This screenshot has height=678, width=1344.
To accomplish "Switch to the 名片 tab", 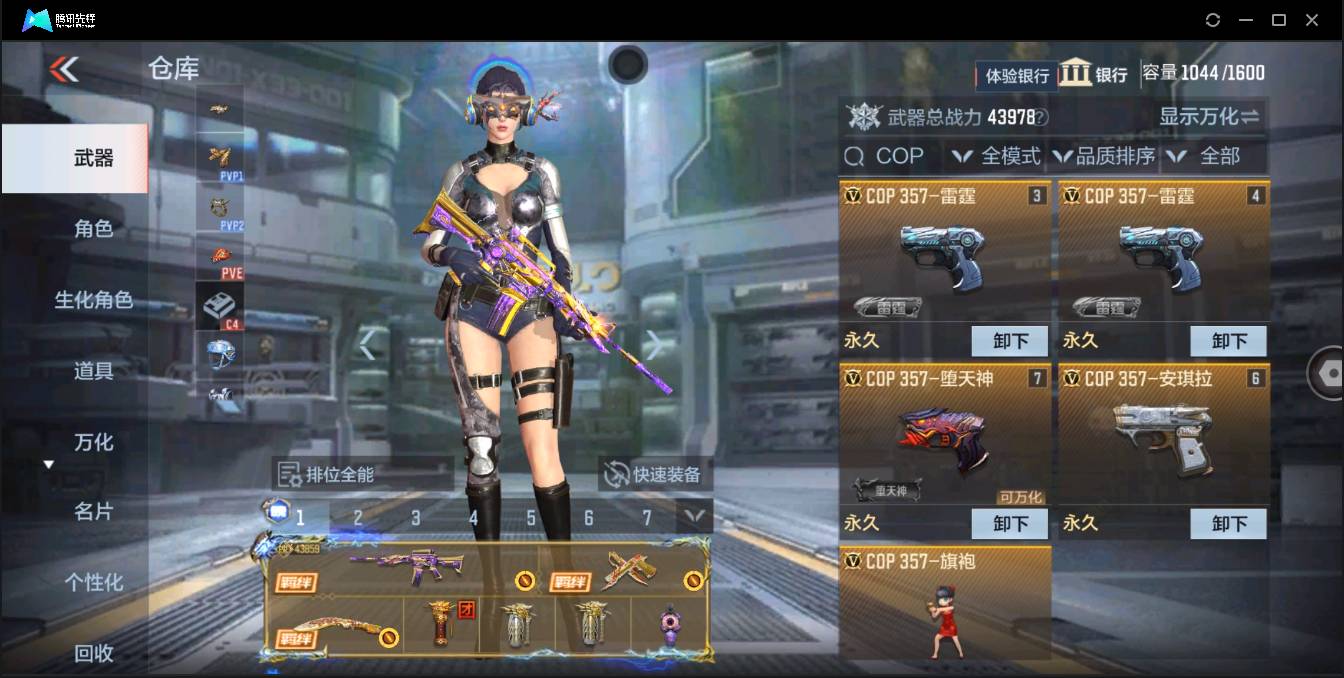I will pos(94,512).
